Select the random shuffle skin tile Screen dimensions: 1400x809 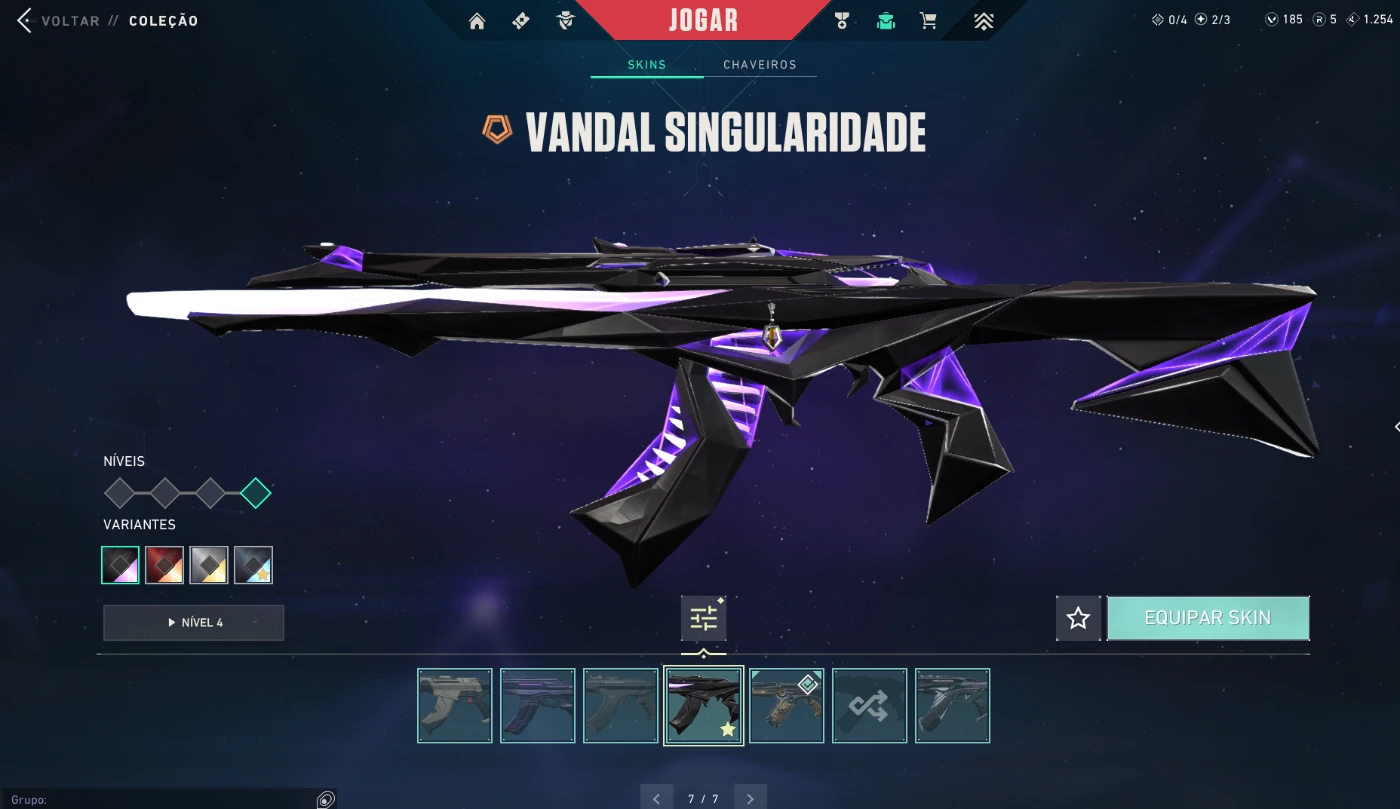(x=869, y=706)
